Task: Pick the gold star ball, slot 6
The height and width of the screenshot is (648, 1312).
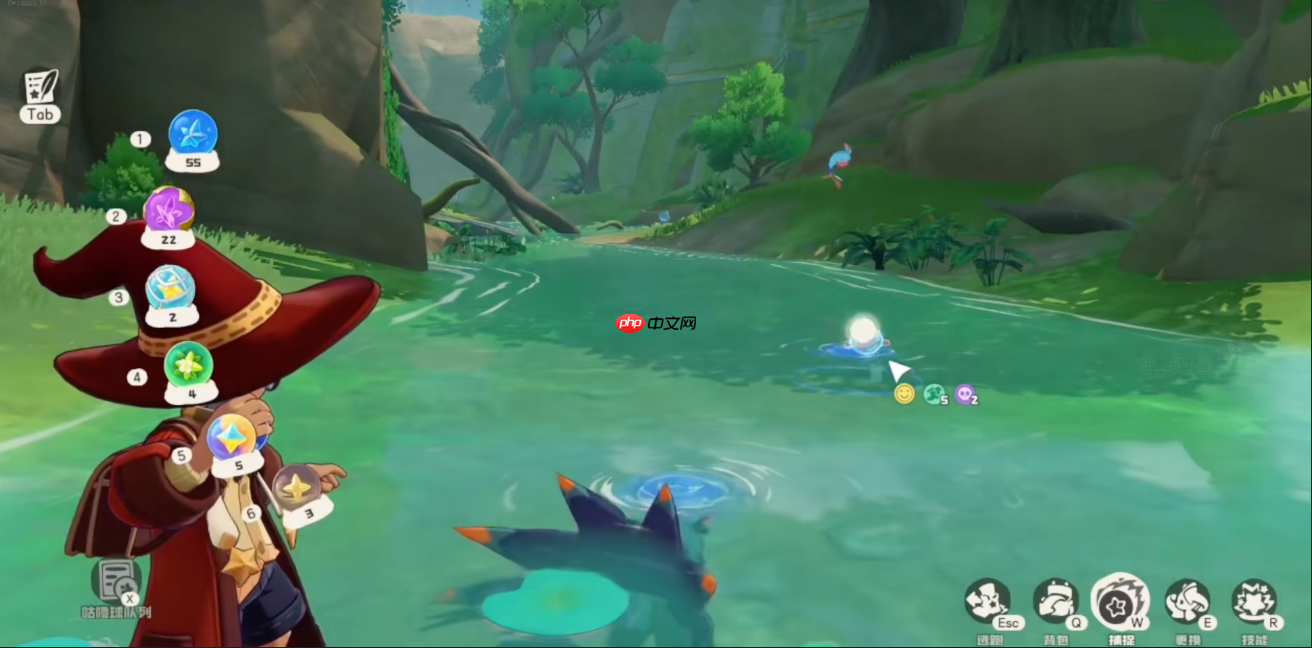Action: click(x=296, y=488)
